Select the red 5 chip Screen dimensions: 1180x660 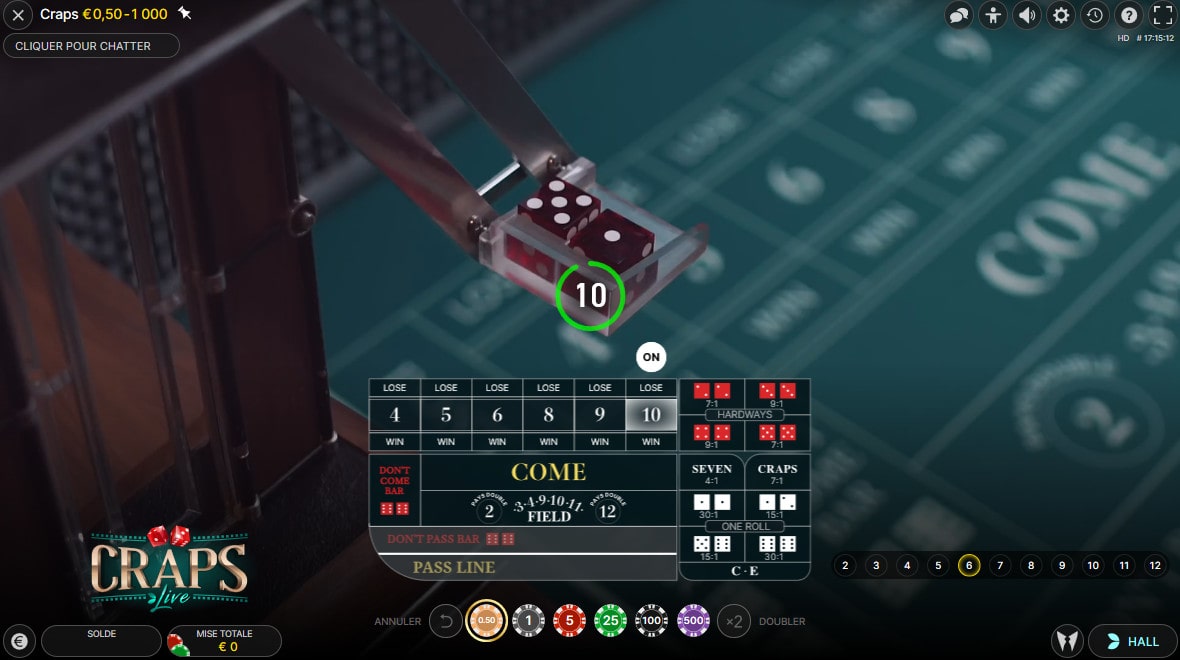569,621
